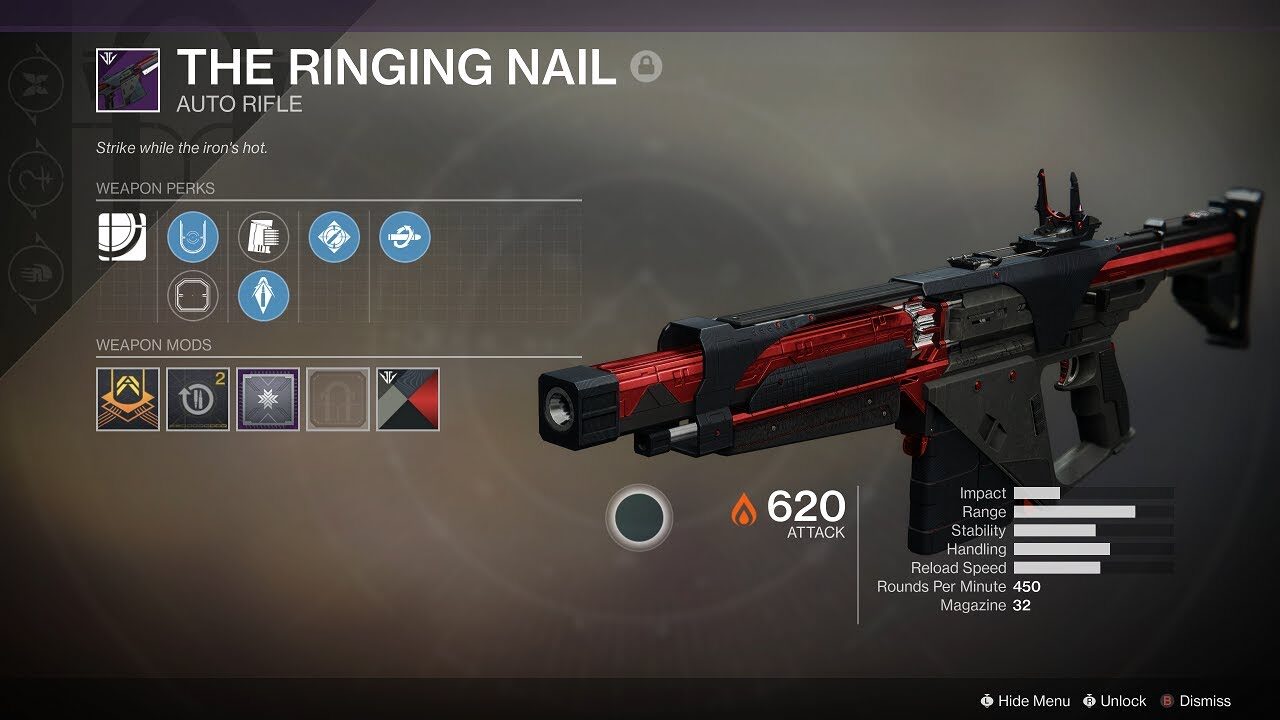Inspect the diamond-shaped trait perk
This screenshot has height=720, width=1280.
[x=334, y=237]
